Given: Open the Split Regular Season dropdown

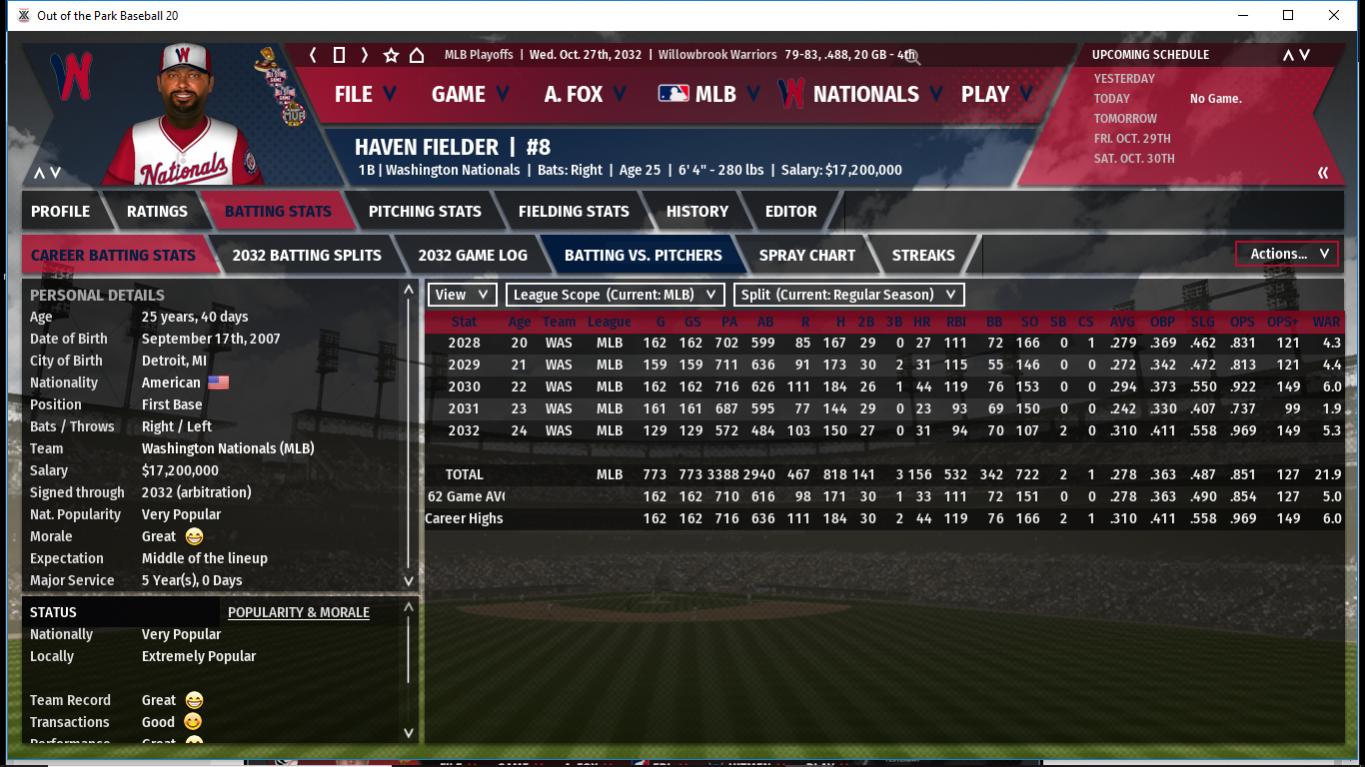Looking at the screenshot, I should [849, 295].
